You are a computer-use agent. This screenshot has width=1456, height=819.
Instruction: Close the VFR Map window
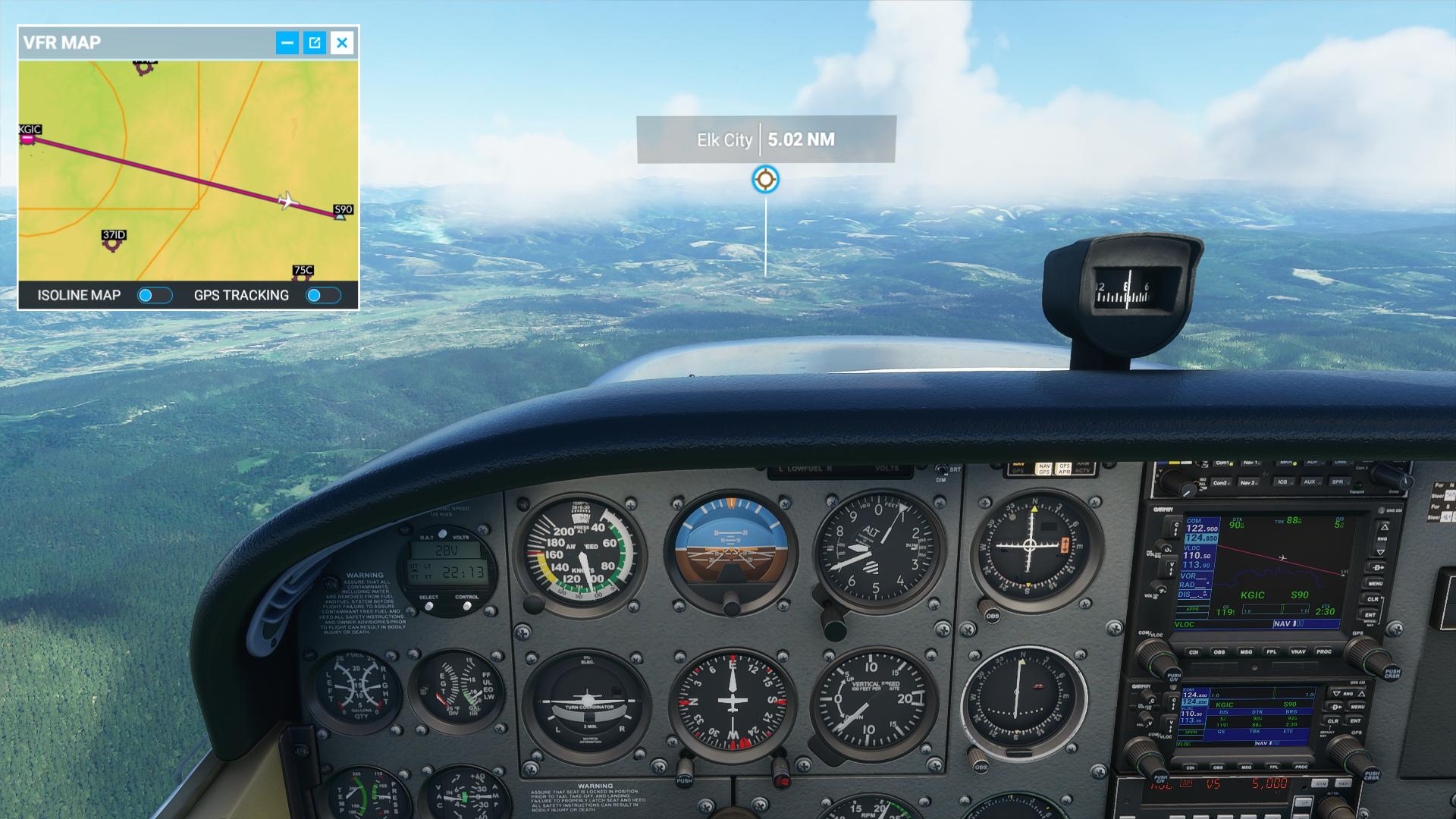pyautogui.click(x=342, y=42)
